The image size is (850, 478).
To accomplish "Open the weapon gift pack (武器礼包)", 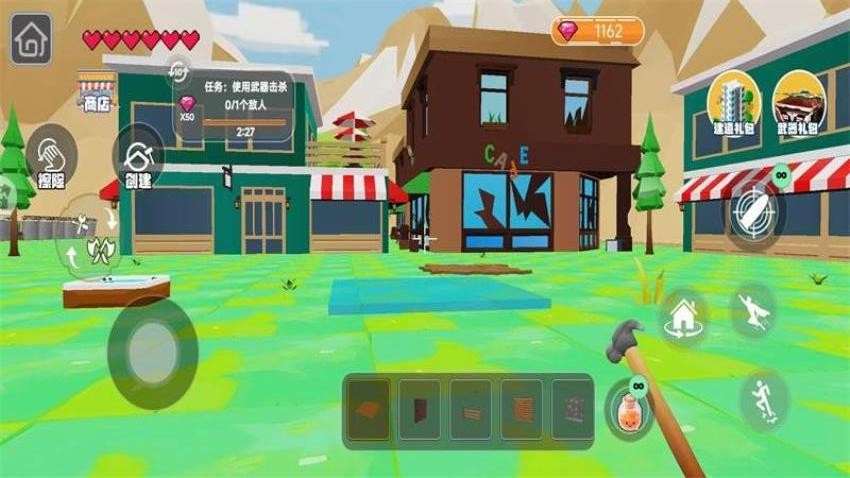I will (799, 101).
